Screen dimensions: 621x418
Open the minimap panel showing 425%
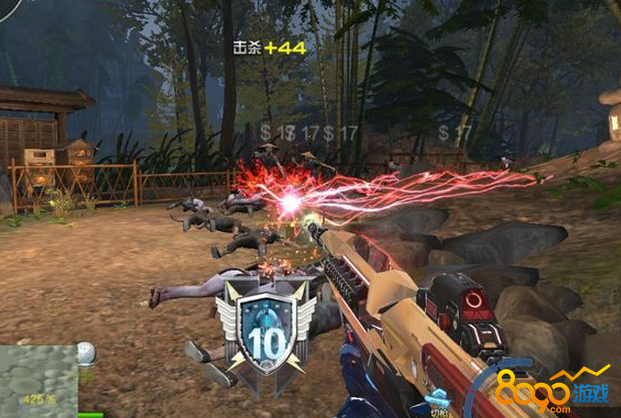click(x=39, y=378)
